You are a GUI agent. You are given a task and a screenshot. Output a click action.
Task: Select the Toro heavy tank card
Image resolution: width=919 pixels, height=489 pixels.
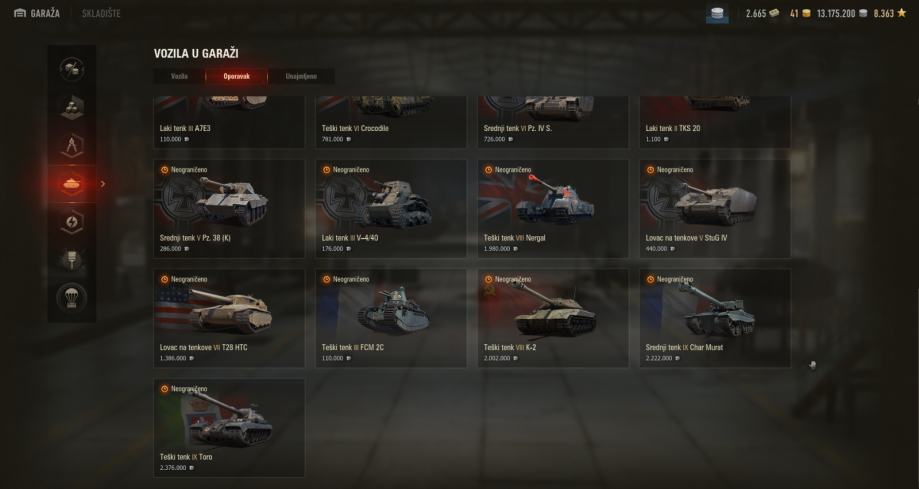pyautogui.click(x=229, y=427)
